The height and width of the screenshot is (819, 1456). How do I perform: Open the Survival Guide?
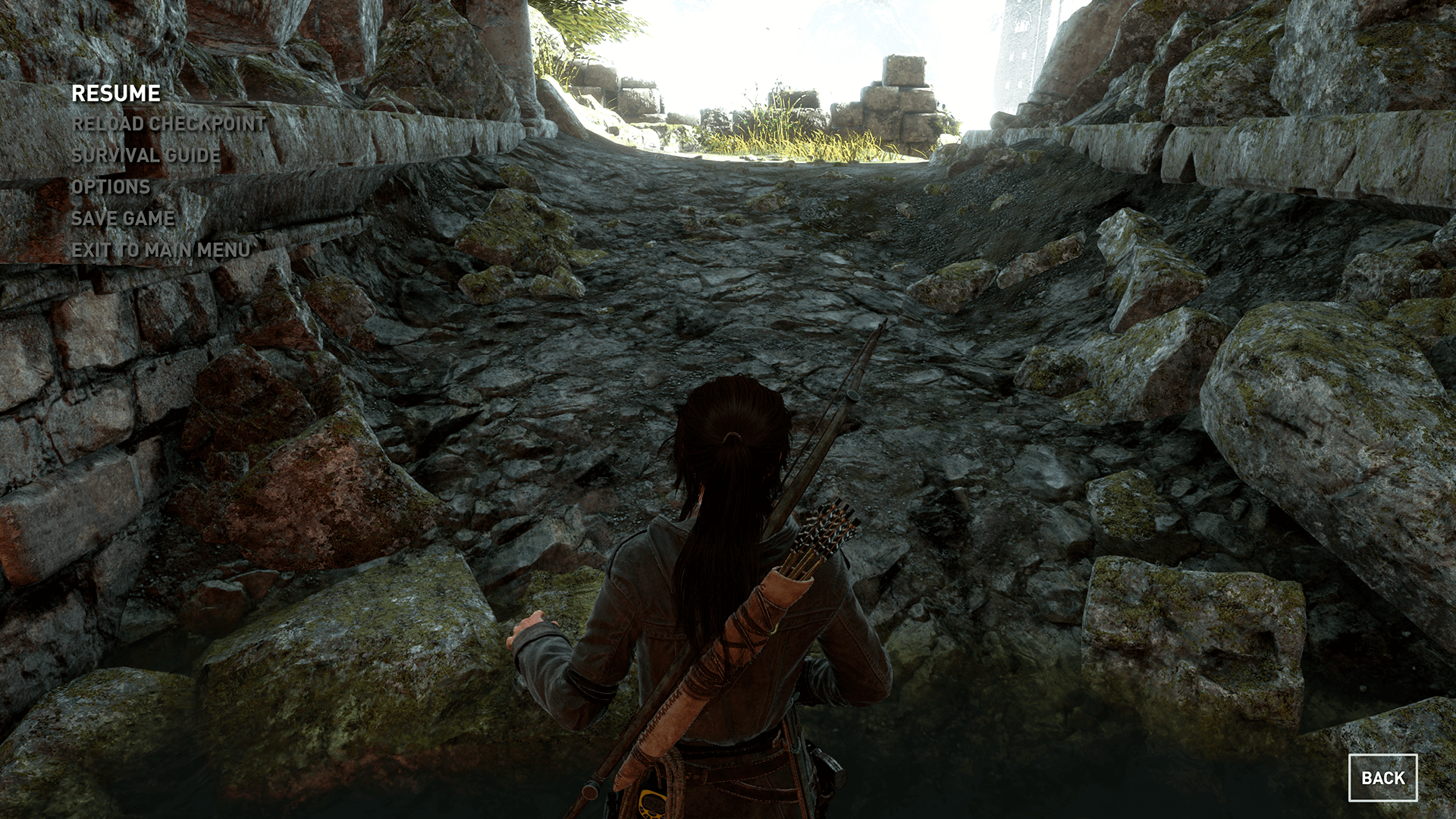(x=146, y=155)
